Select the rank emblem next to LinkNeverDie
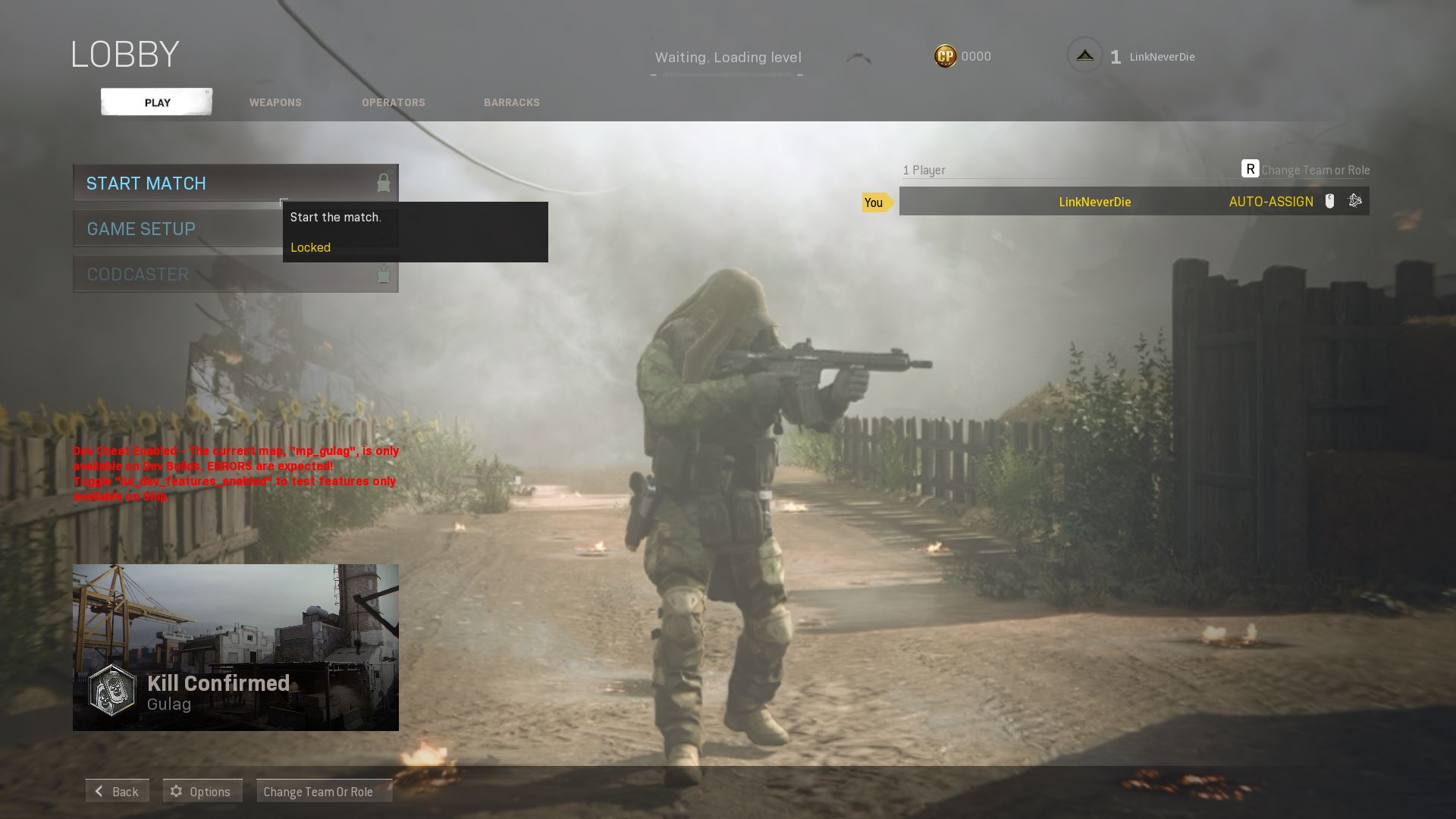The height and width of the screenshot is (819, 1456). pos(1084,55)
